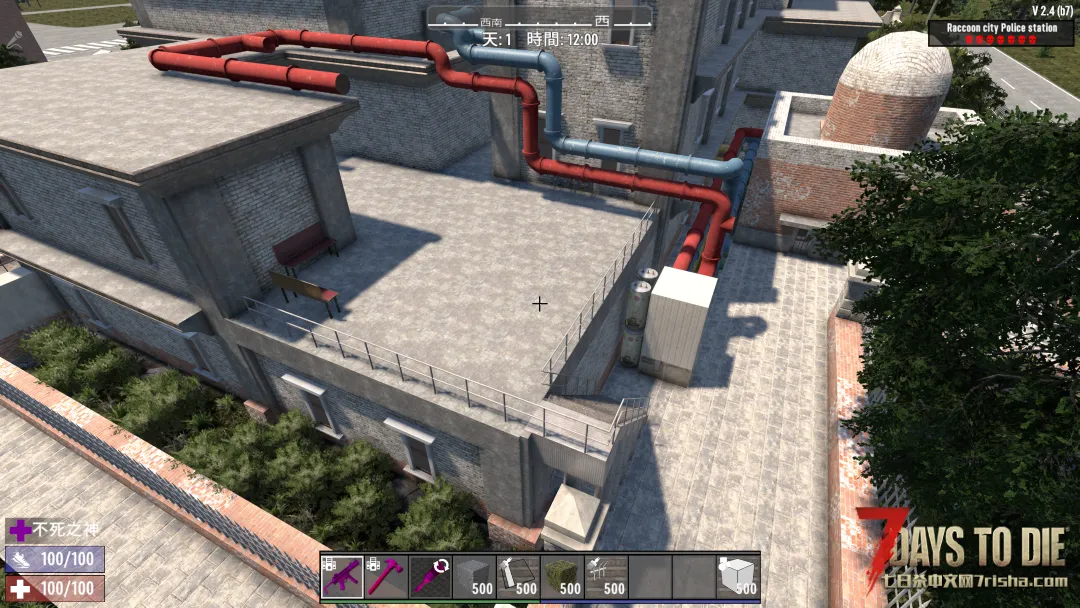
Task: Select the gray stone block stack
Action: (474, 577)
